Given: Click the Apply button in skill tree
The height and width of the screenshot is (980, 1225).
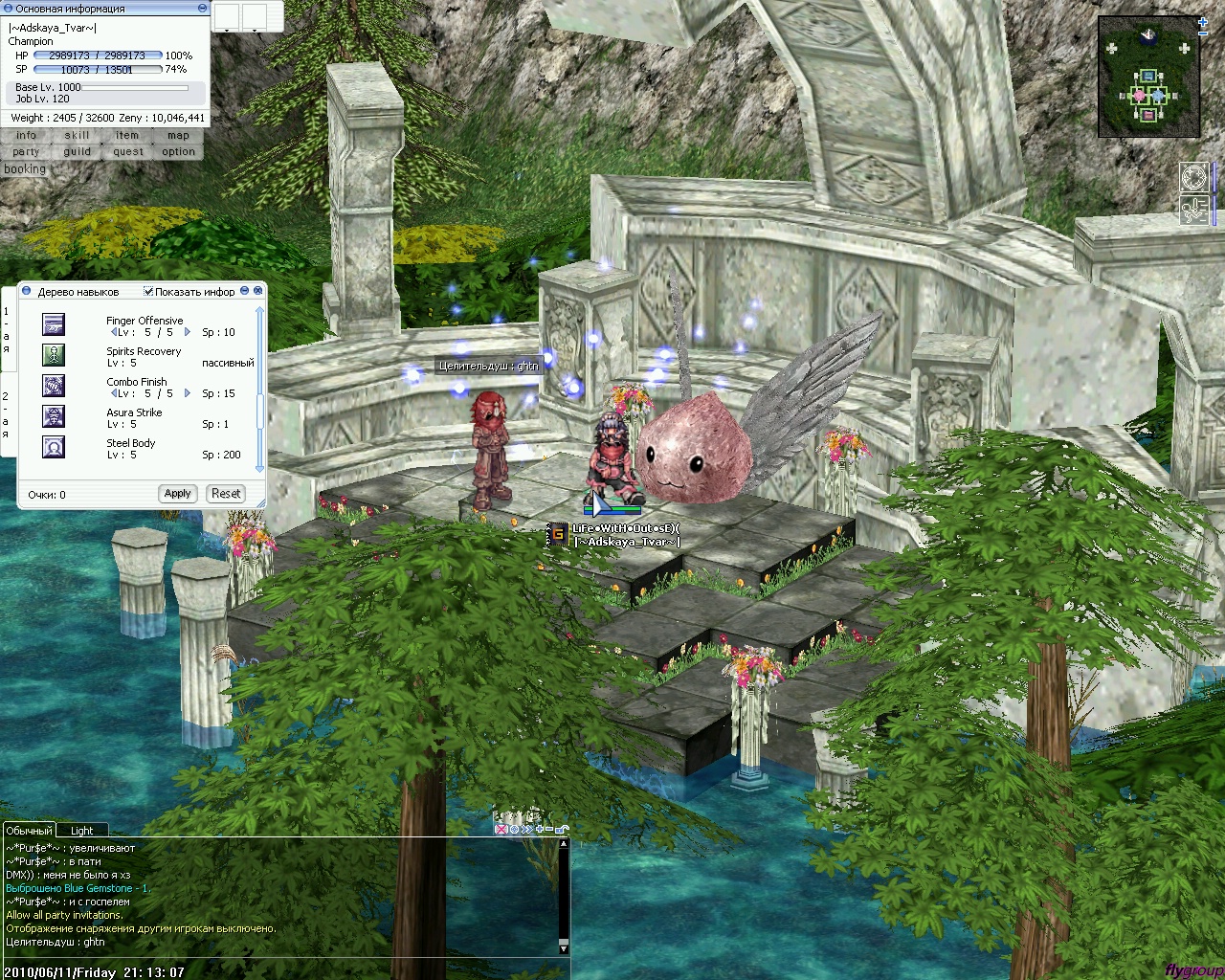Looking at the screenshot, I should coord(177,494).
